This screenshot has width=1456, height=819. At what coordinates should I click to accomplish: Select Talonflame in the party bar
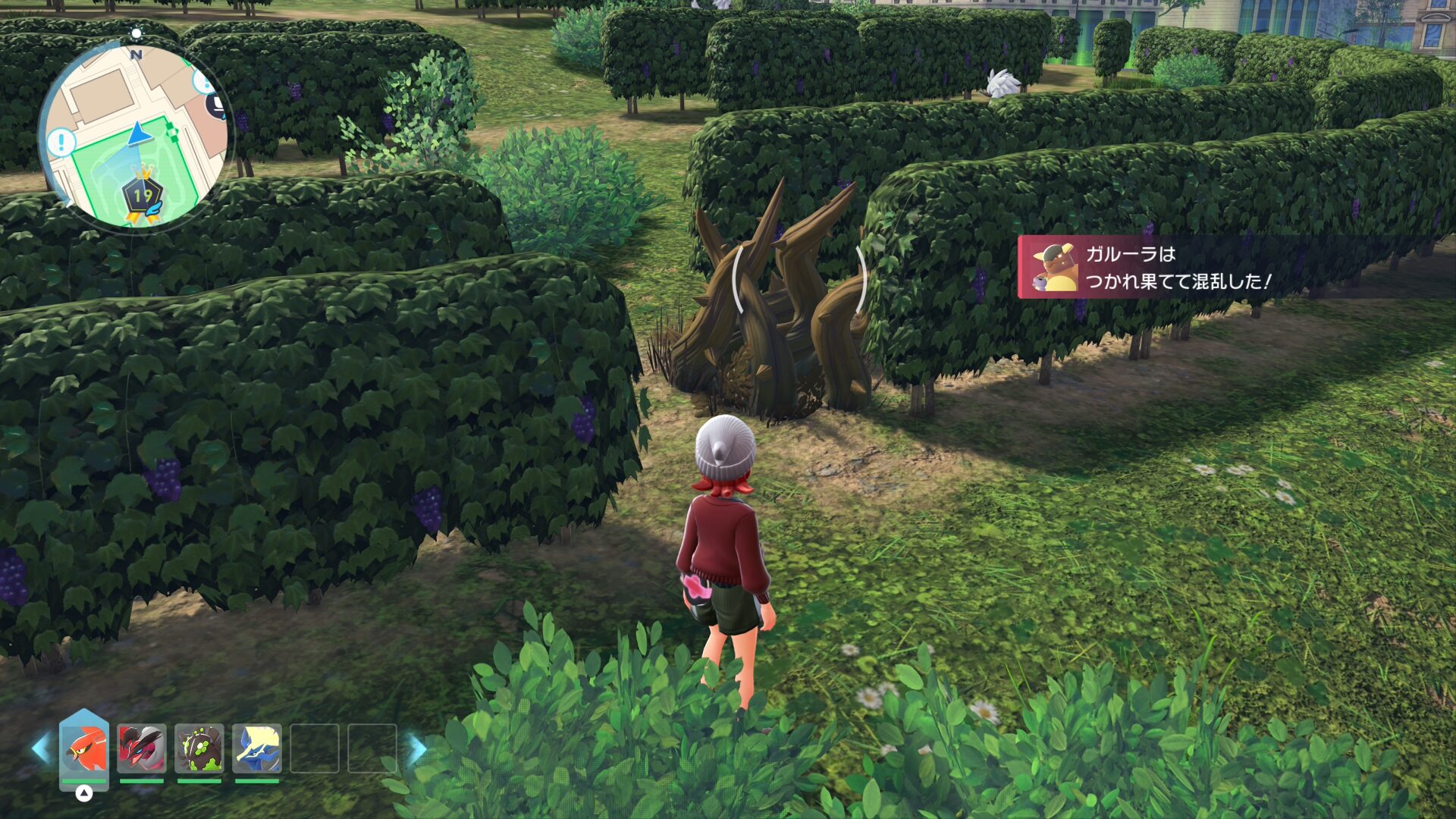point(84,748)
